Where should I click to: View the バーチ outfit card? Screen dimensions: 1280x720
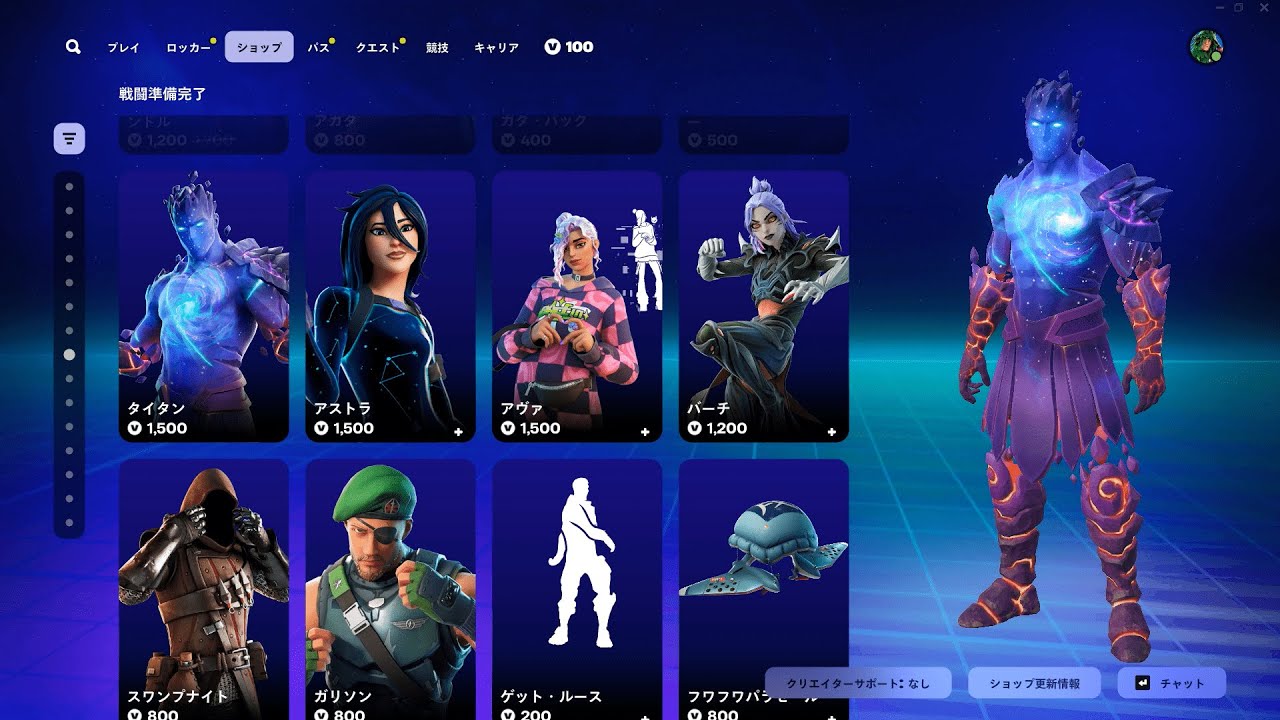(x=763, y=306)
